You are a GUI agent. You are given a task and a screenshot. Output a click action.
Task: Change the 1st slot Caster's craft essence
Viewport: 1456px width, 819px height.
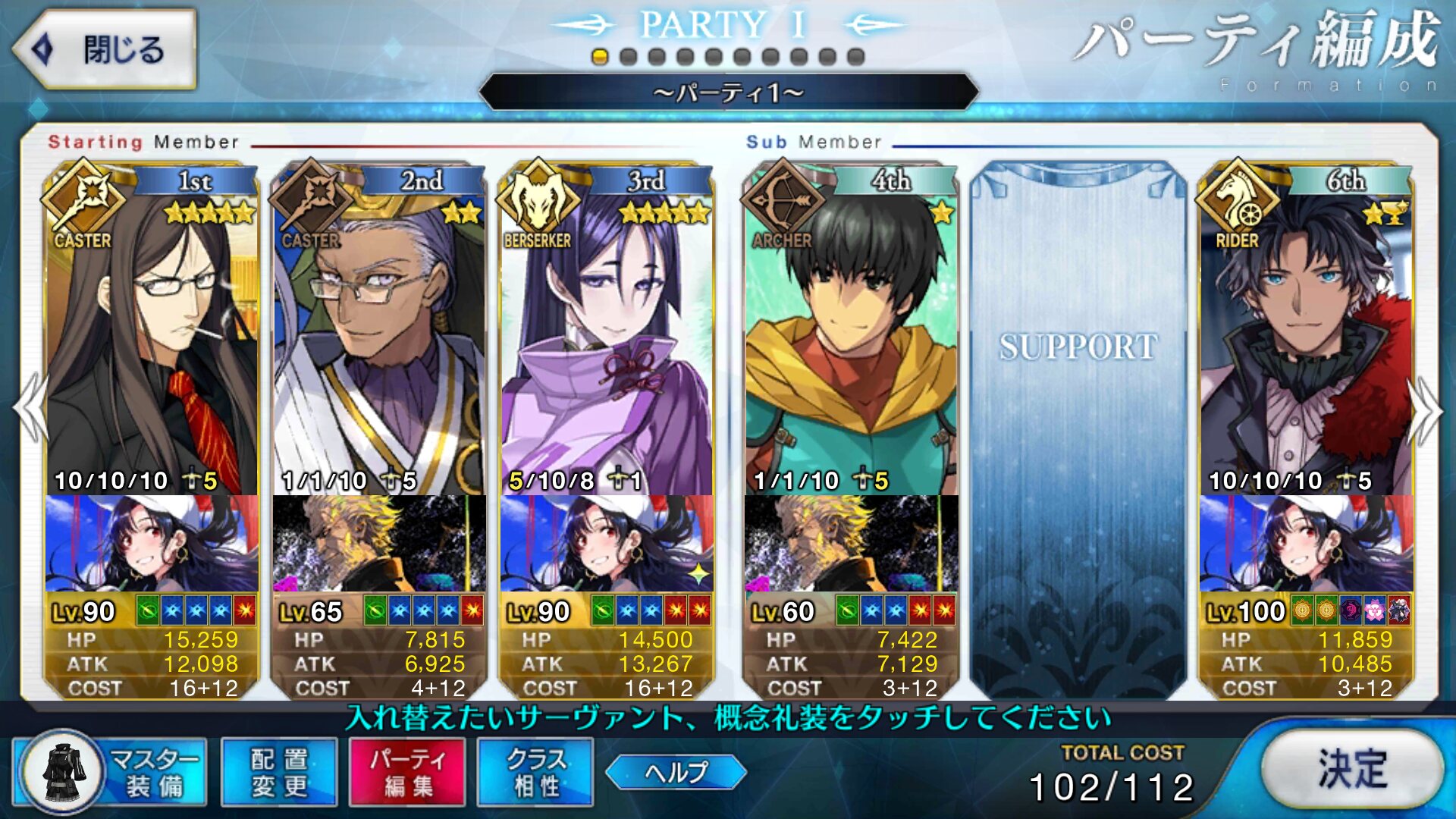click(152, 543)
